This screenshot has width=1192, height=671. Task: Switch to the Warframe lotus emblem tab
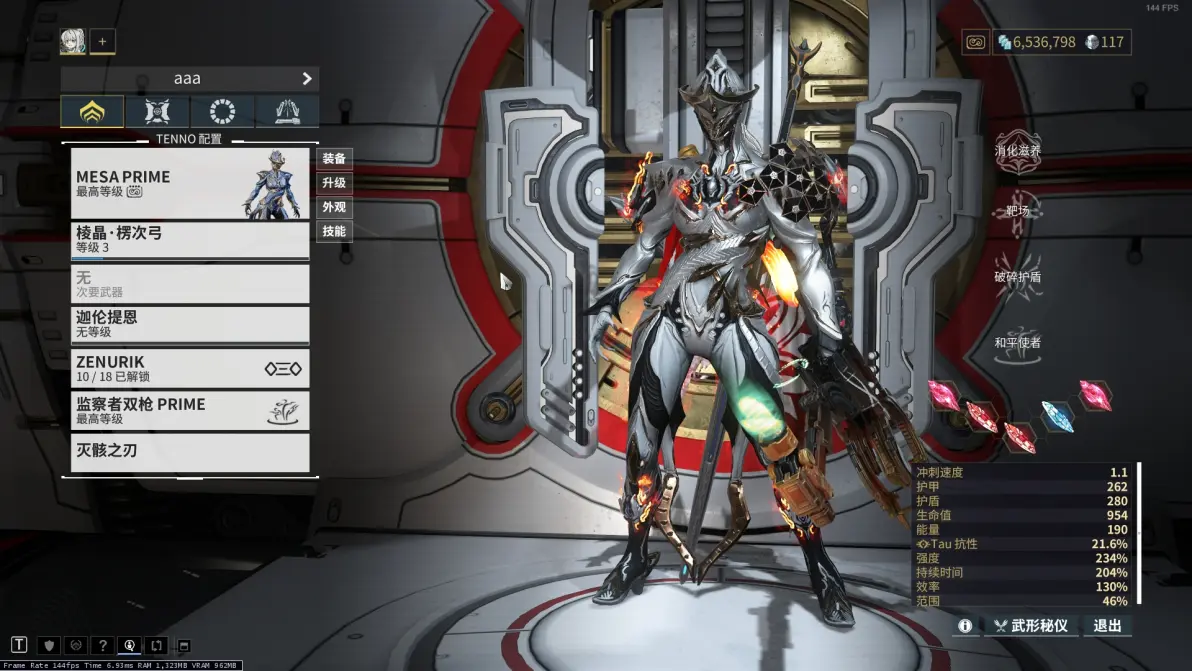click(92, 111)
